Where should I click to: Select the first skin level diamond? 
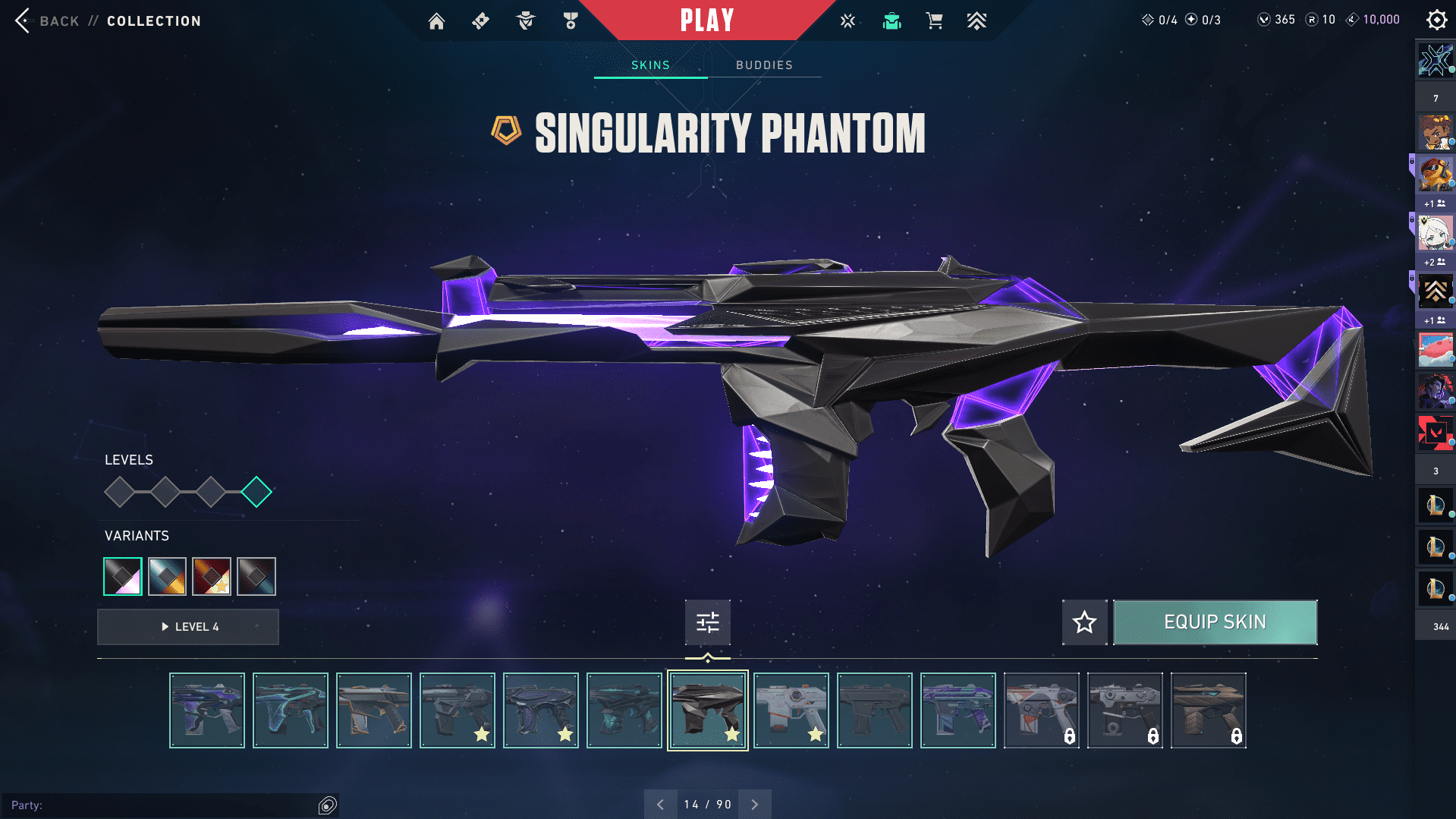point(120,493)
